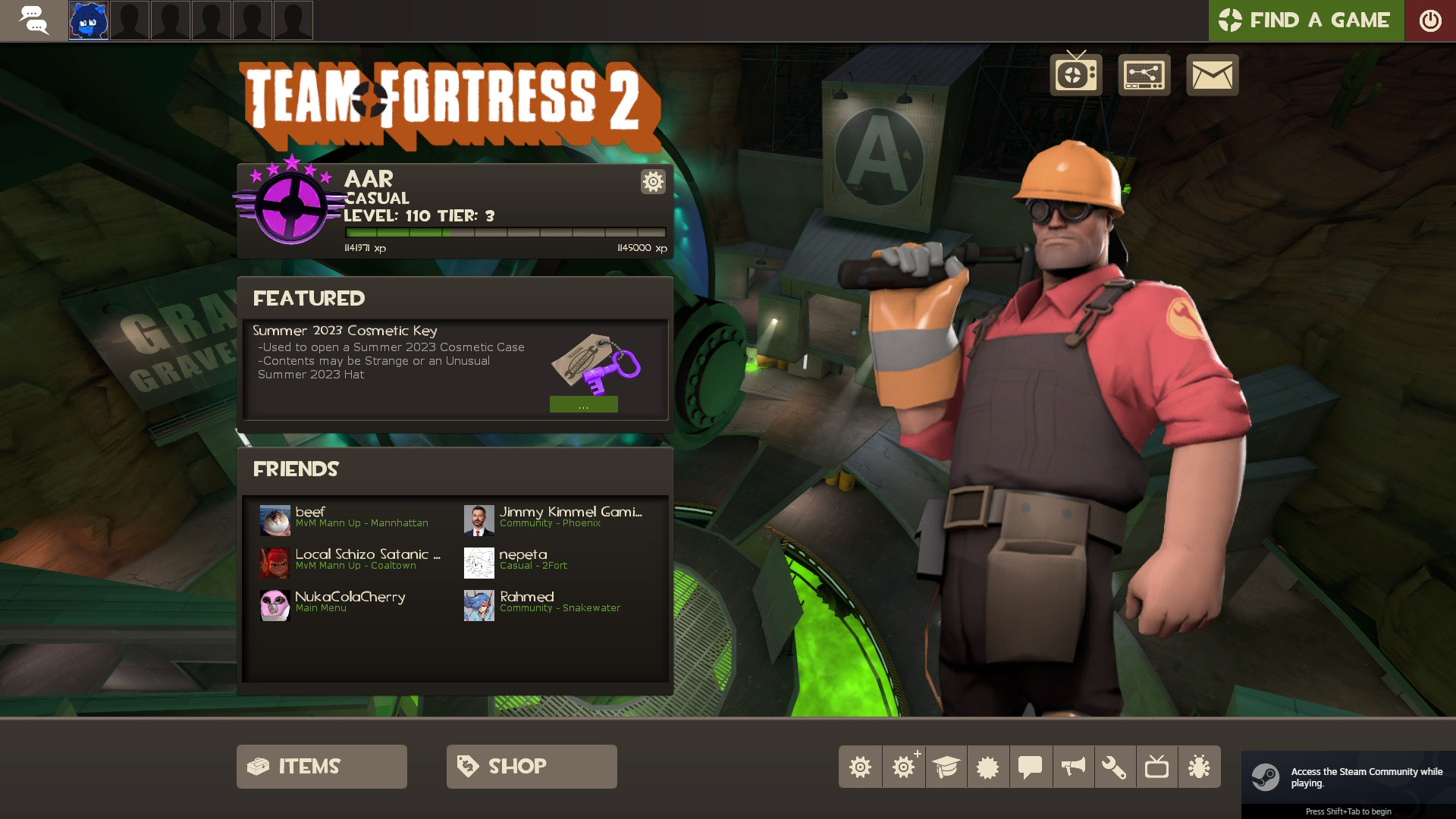1456x819 pixels.
Task: Open Advanced Options gear-plus icon
Action: (903, 767)
